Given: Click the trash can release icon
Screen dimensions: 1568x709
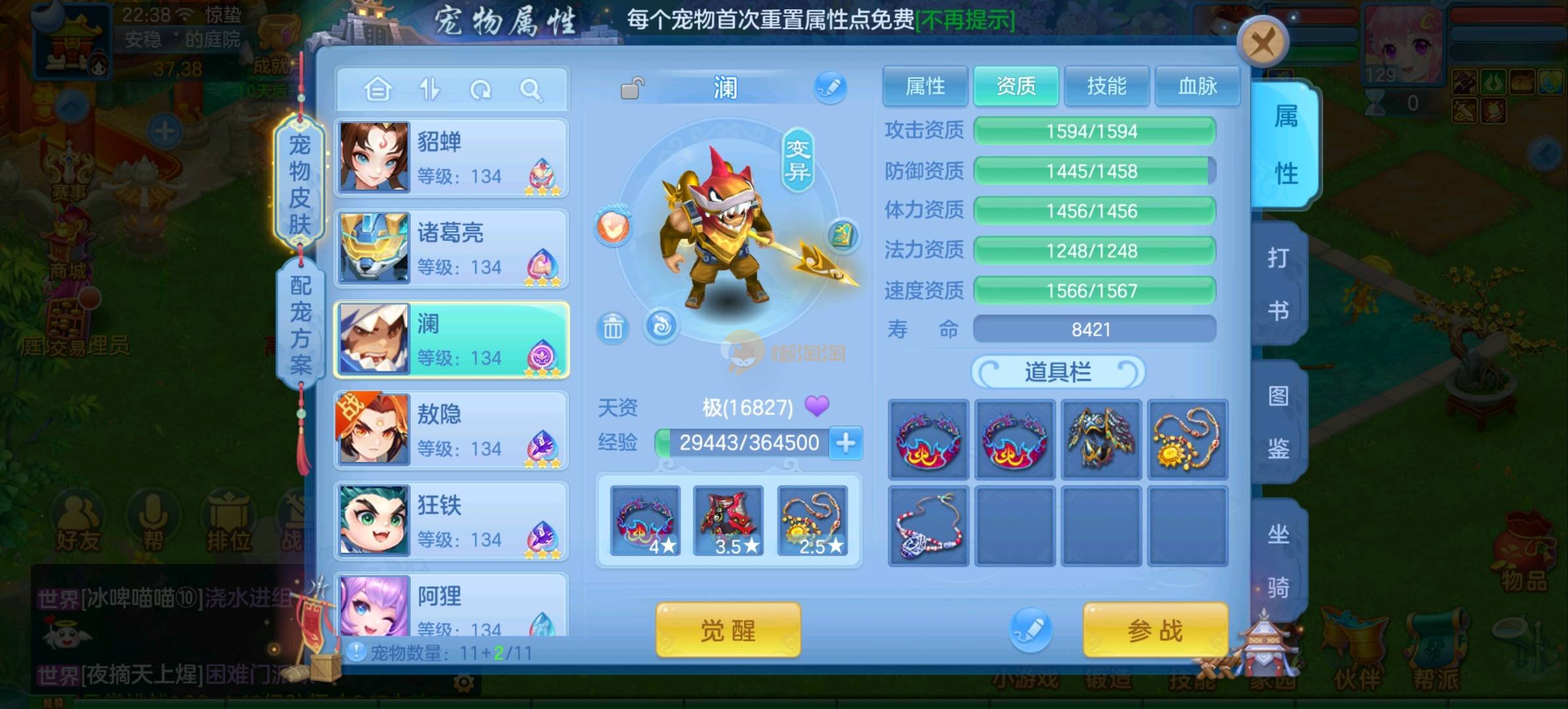Looking at the screenshot, I should [x=613, y=327].
